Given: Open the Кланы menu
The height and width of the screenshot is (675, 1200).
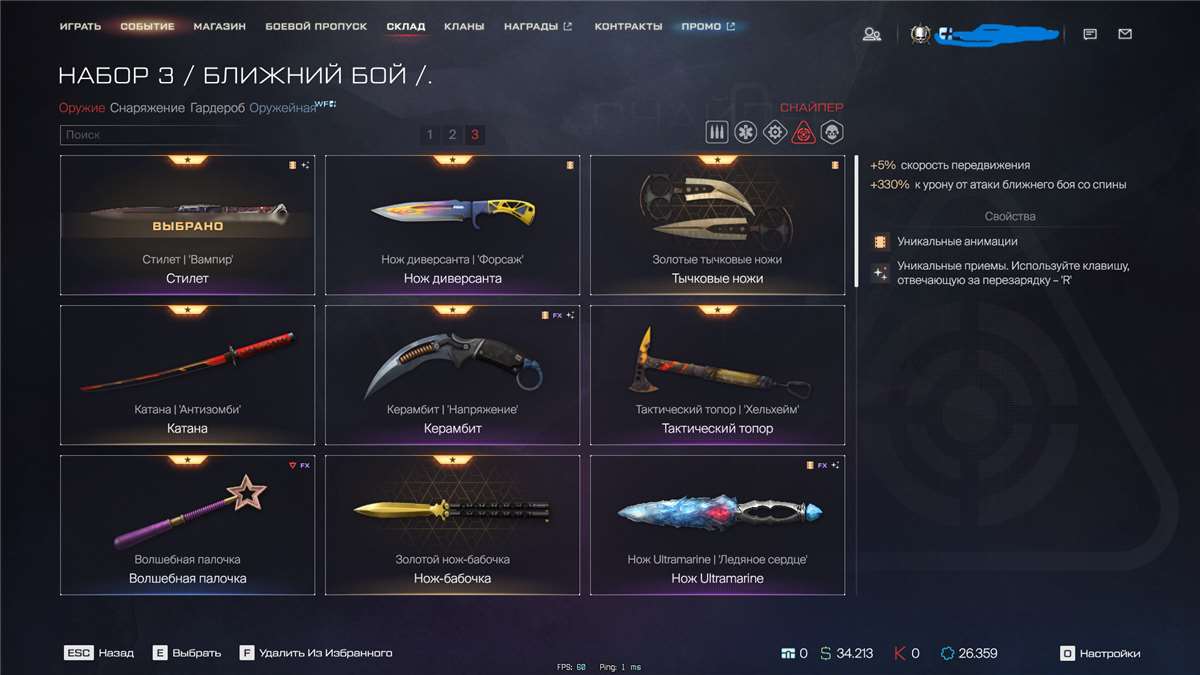Looking at the screenshot, I should coord(464,26).
